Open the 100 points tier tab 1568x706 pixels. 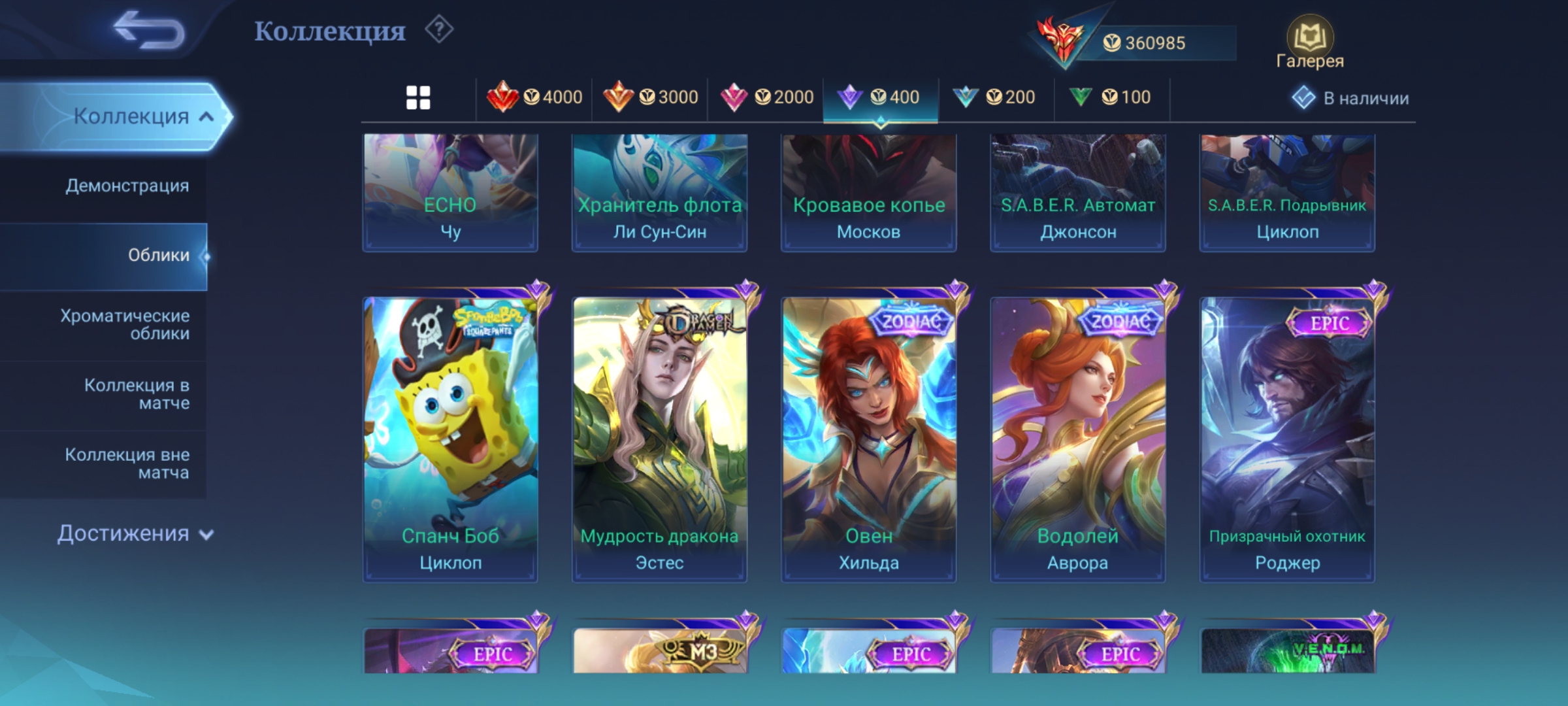coord(1111,98)
